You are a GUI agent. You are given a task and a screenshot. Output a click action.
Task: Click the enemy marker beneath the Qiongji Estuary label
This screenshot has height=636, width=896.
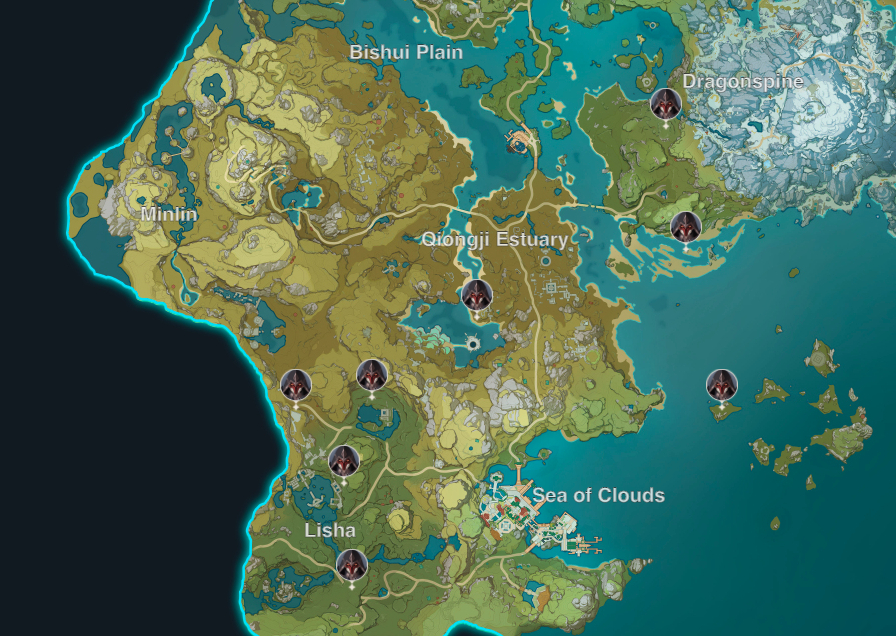click(x=476, y=295)
